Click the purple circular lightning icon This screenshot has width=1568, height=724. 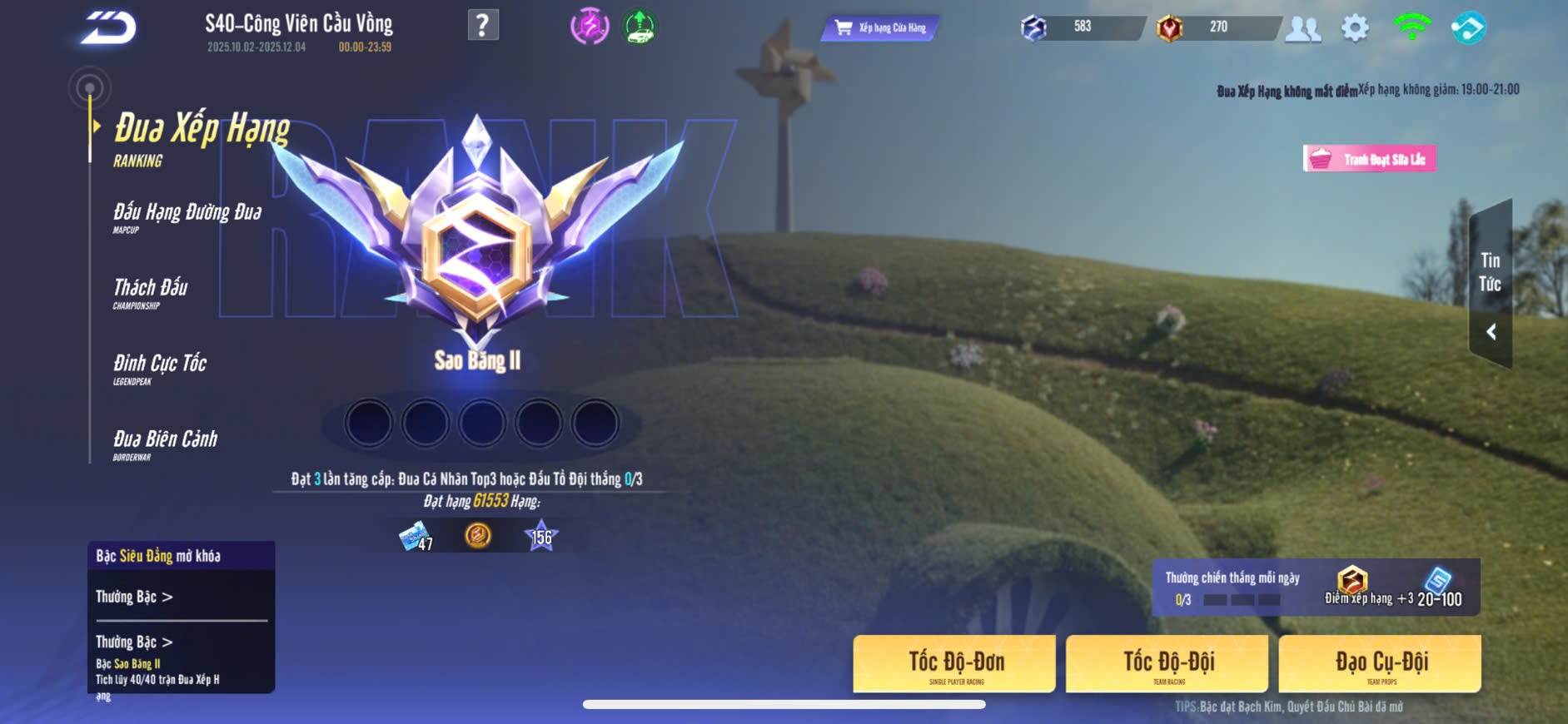(x=590, y=27)
